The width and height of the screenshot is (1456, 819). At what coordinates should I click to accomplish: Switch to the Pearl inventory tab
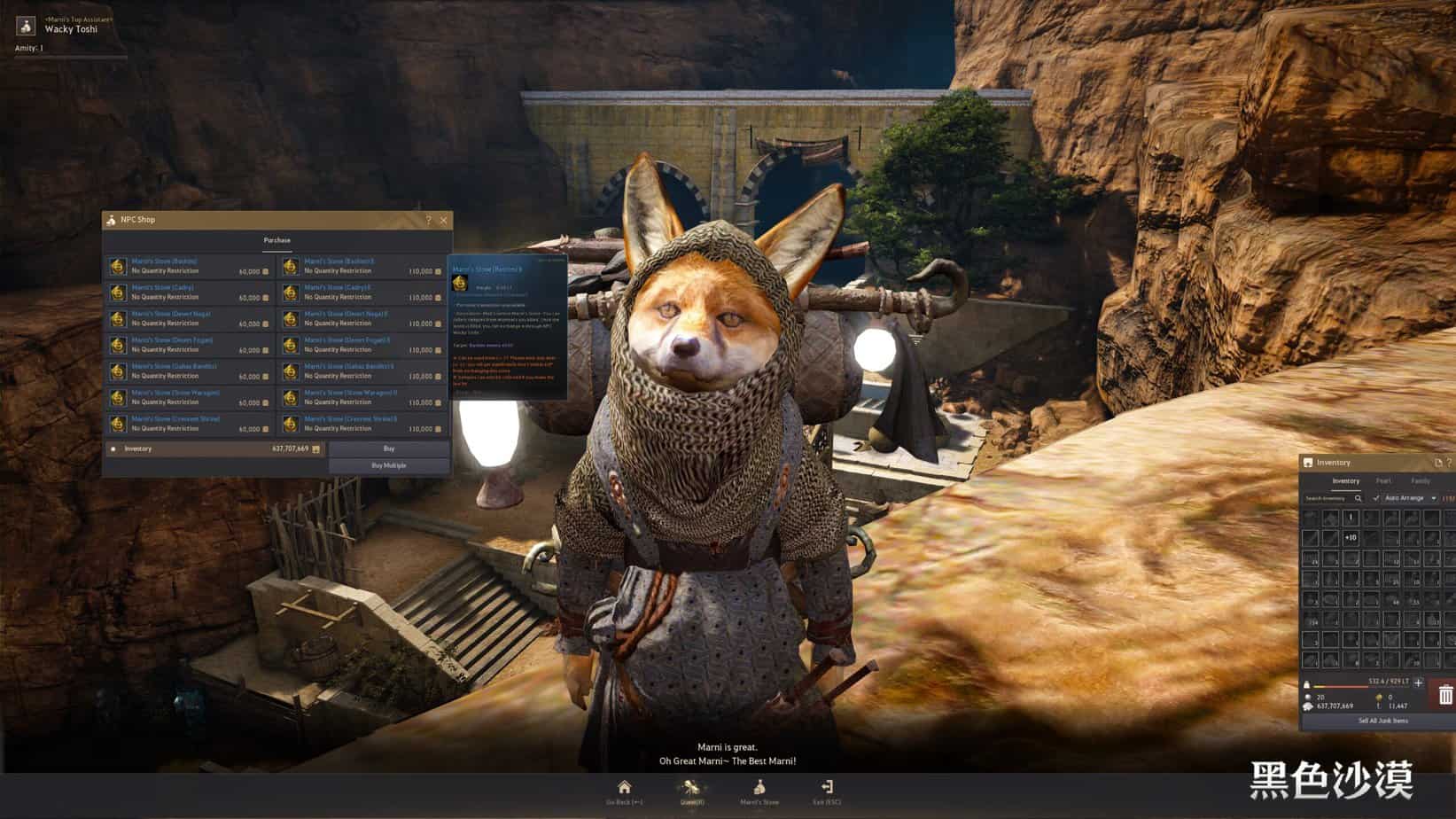(1383, 480)
